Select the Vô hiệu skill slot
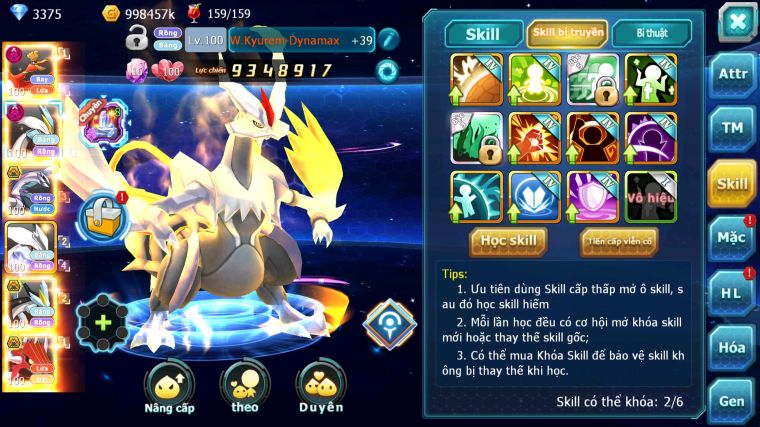This screenshot has height=427, width=760. click(651, 196)
